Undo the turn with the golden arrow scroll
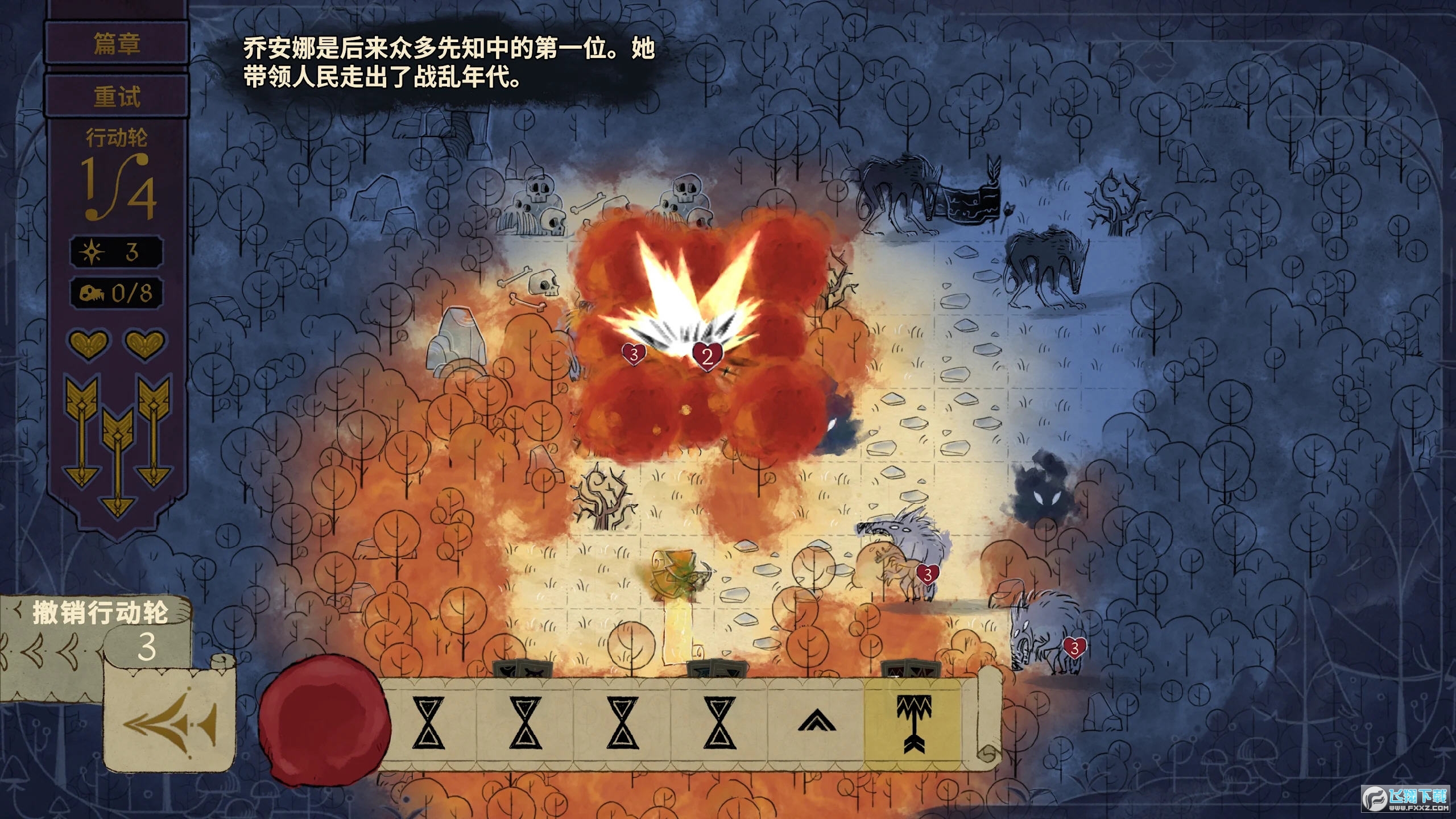 coord(169,721)
